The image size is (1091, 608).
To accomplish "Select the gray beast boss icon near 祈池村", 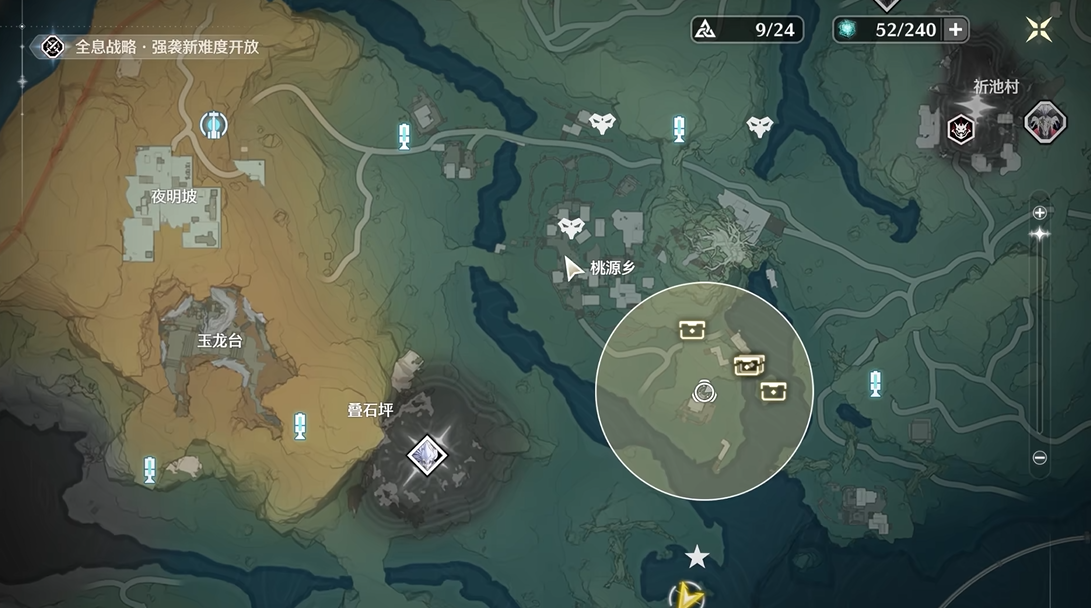I will pos(1043,123).
